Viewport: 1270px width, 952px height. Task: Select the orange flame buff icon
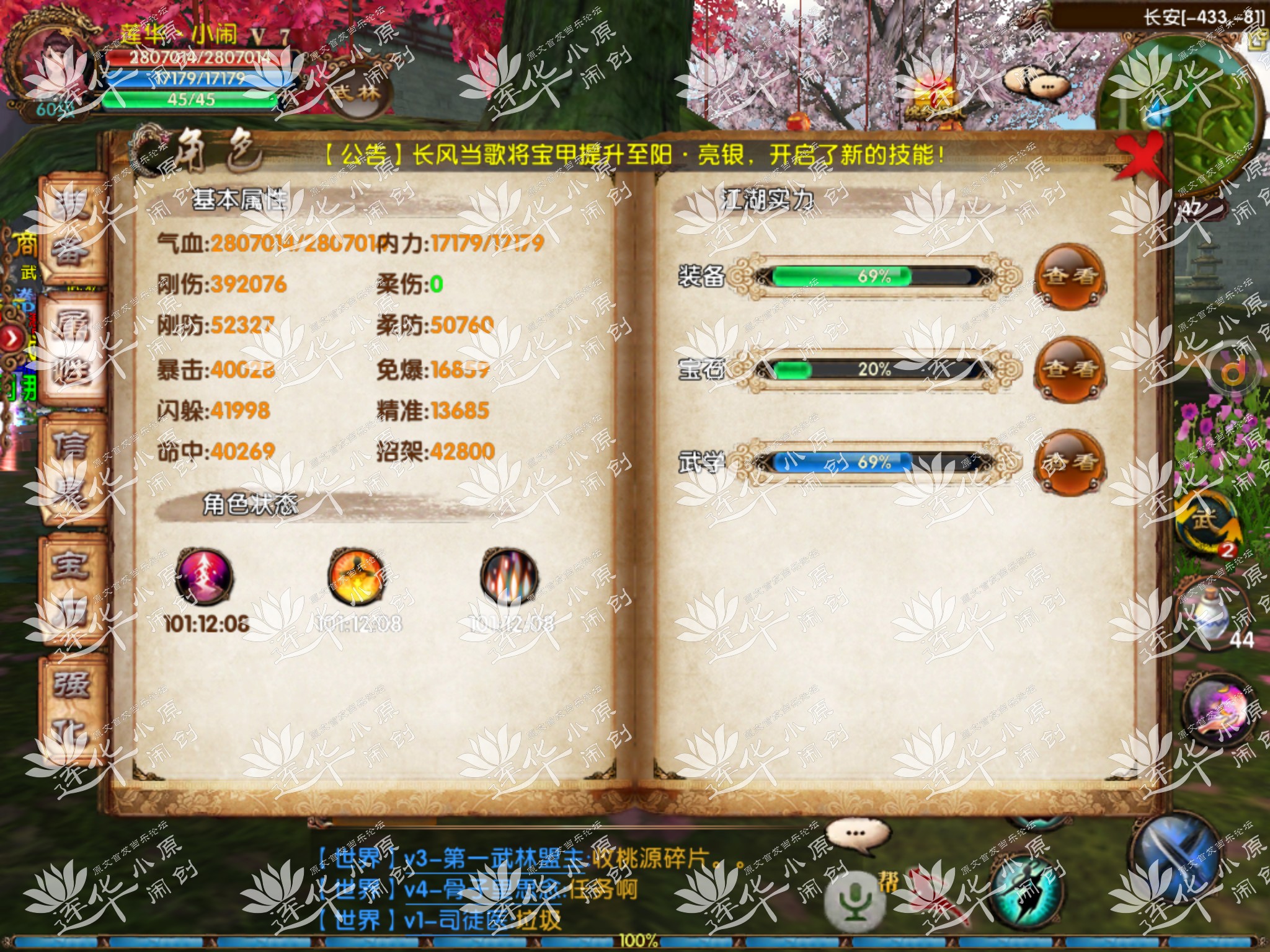tap(355, 578)
